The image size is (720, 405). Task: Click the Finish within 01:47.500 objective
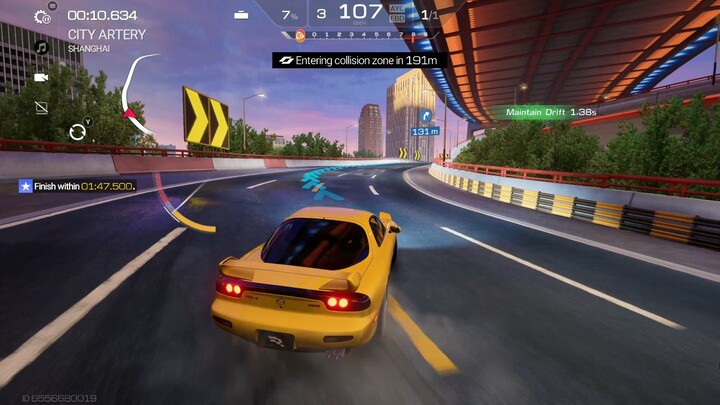pyautogui.click(x=77, y=186)
